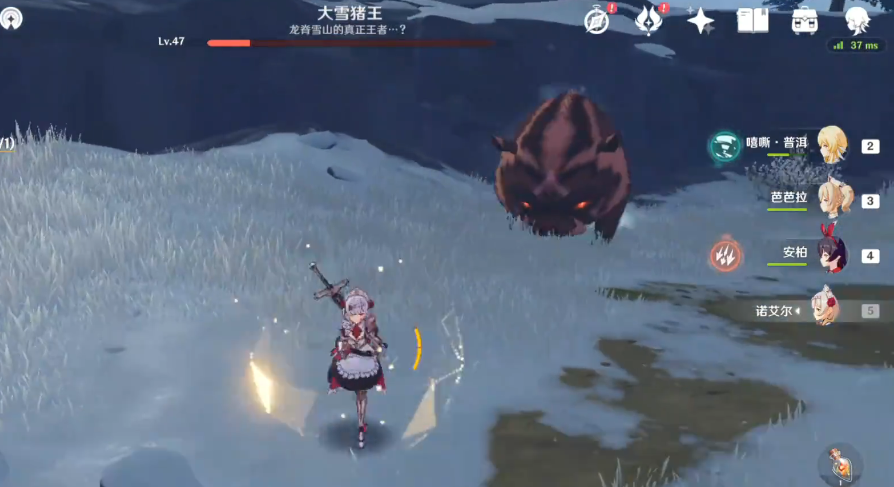Open the character head profile icon

(x=856, y=19)
